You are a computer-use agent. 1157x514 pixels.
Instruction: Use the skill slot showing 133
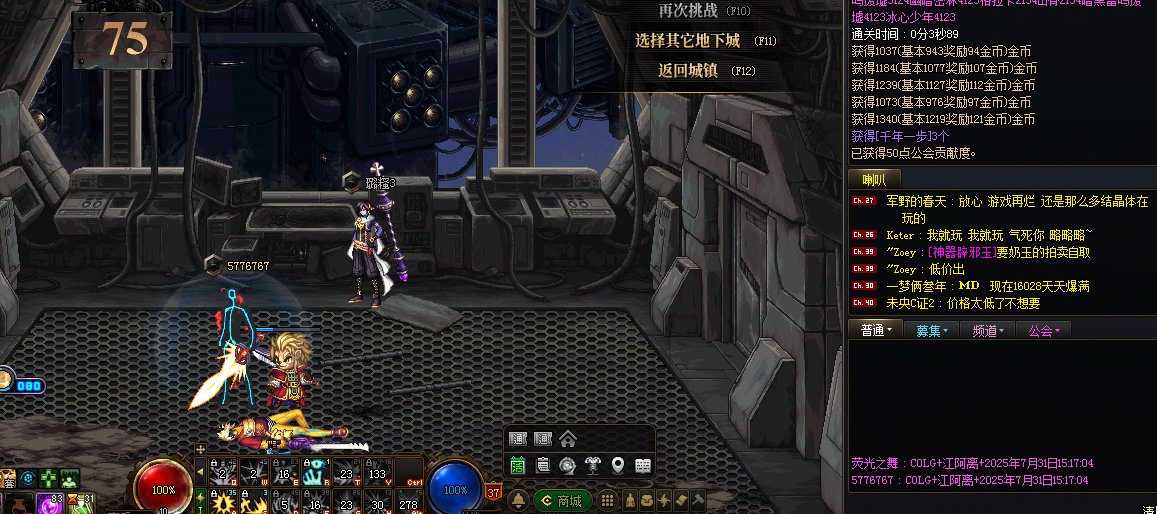[x=378, y=473]
